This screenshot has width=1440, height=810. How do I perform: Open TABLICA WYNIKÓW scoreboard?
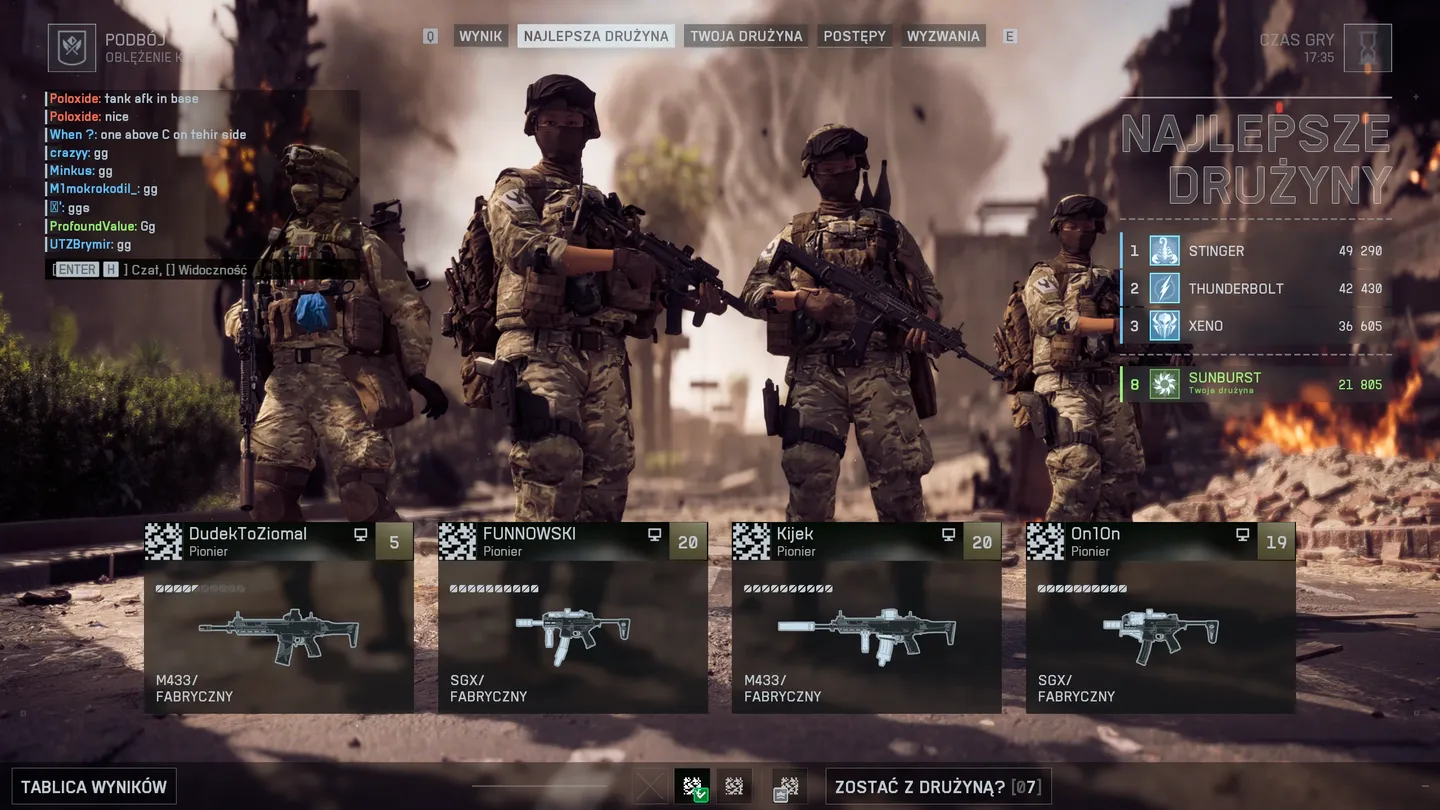94,787
